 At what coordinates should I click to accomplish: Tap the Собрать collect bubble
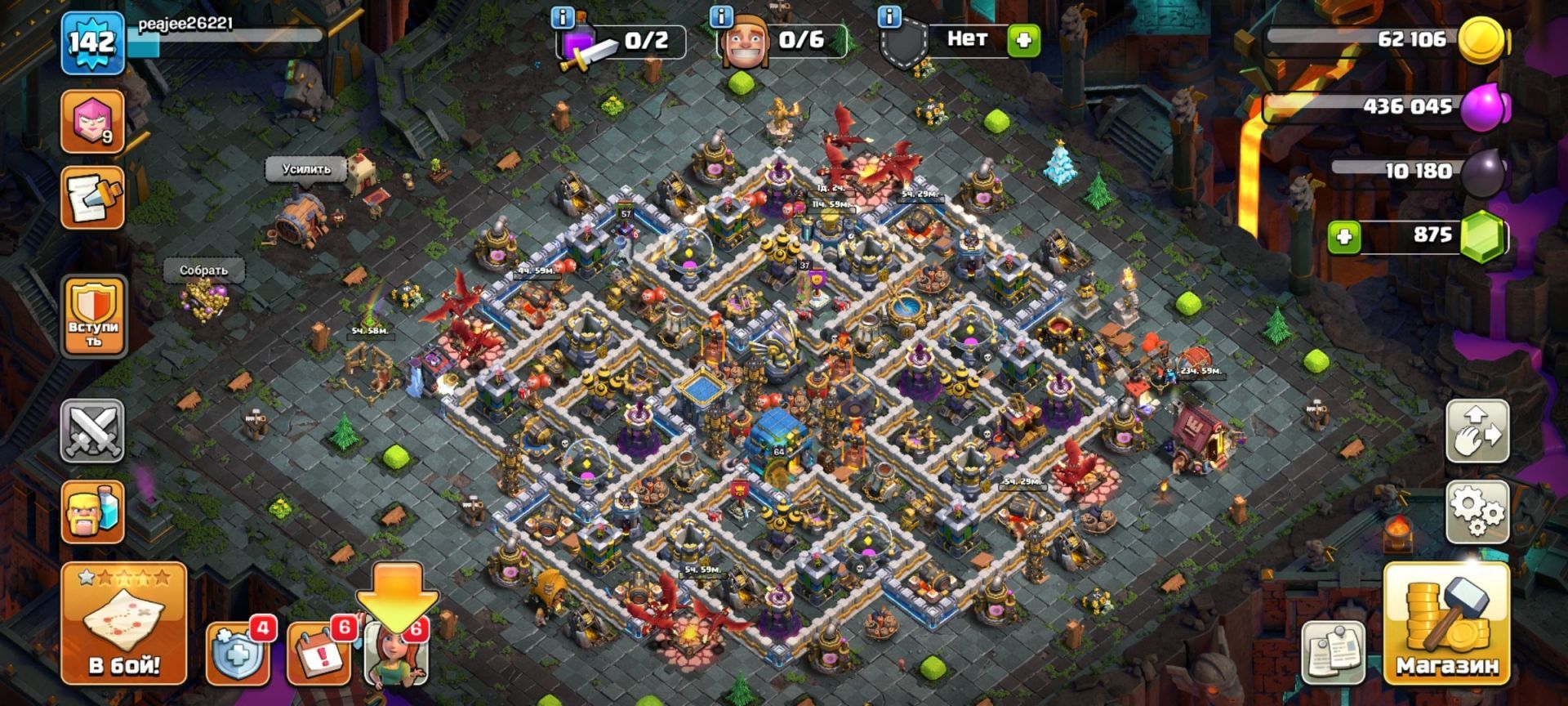pyautogui.click(x=203, y=270)
